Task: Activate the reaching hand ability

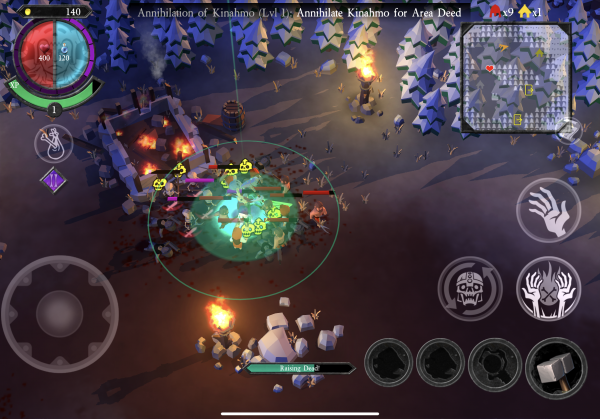Action: [x=548, y=213]
